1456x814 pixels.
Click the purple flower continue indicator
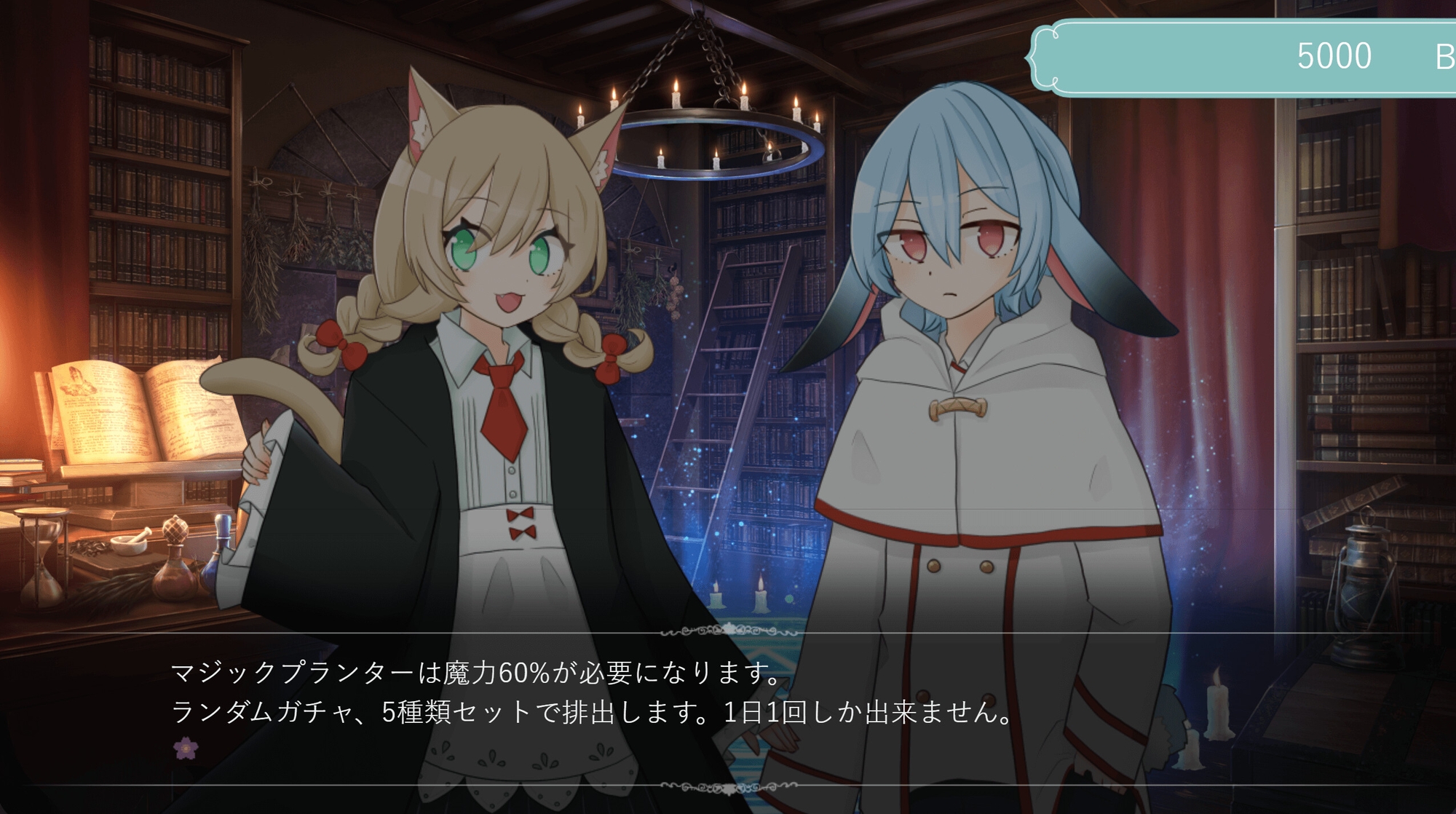tap(186, 748)
